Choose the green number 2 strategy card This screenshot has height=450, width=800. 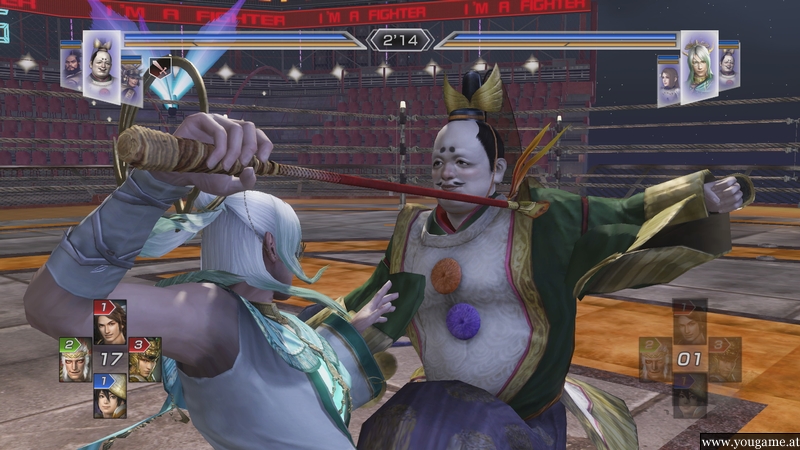[x=74, y=359]
